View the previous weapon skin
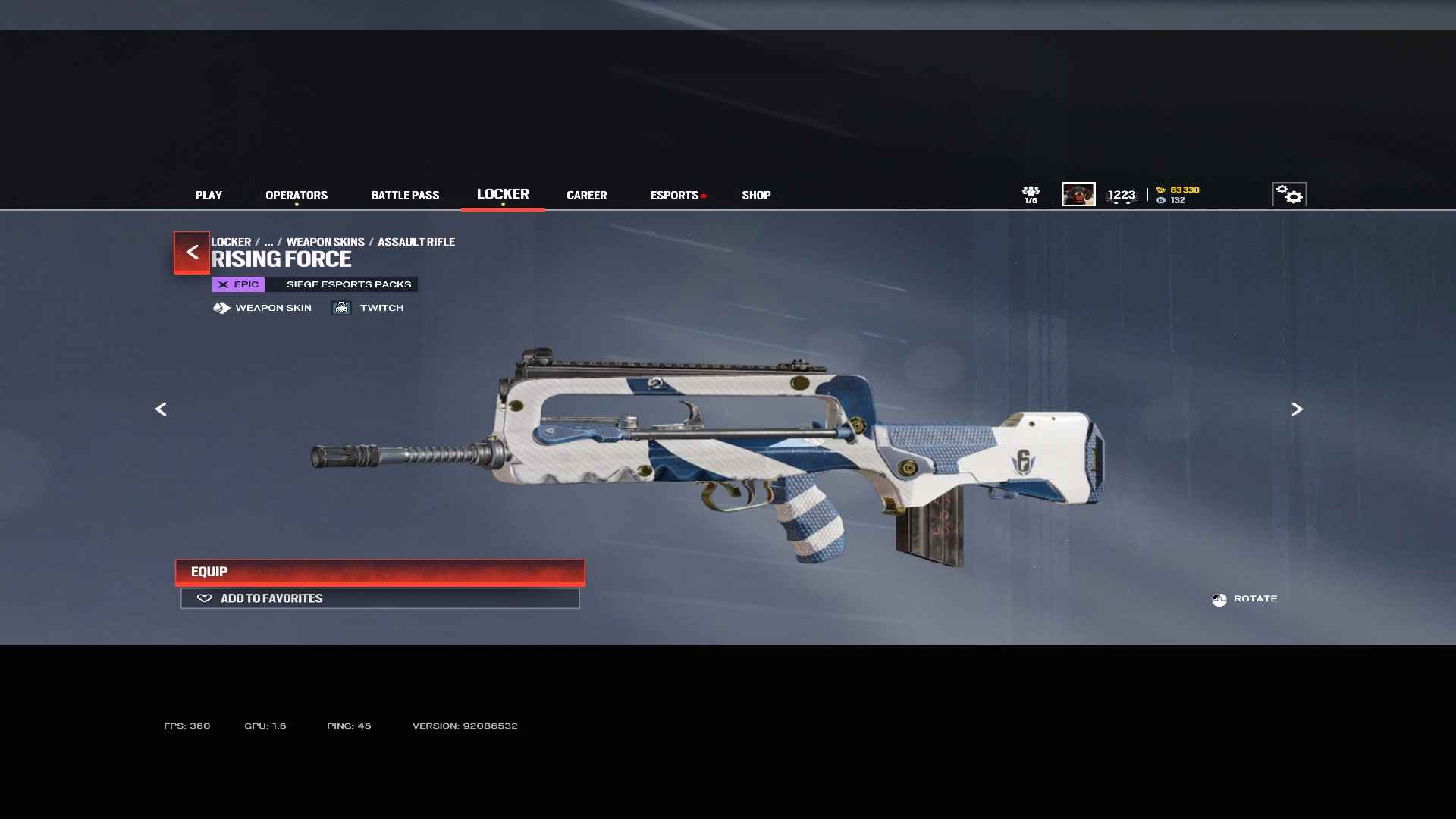1456x819 pixels. pyautogui.click(x=161, y=409)
